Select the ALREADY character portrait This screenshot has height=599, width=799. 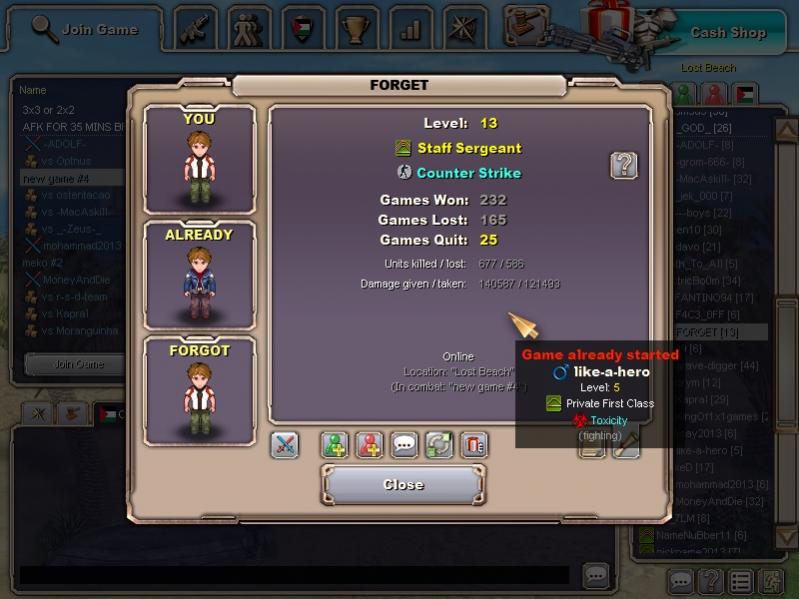point(199,274)
